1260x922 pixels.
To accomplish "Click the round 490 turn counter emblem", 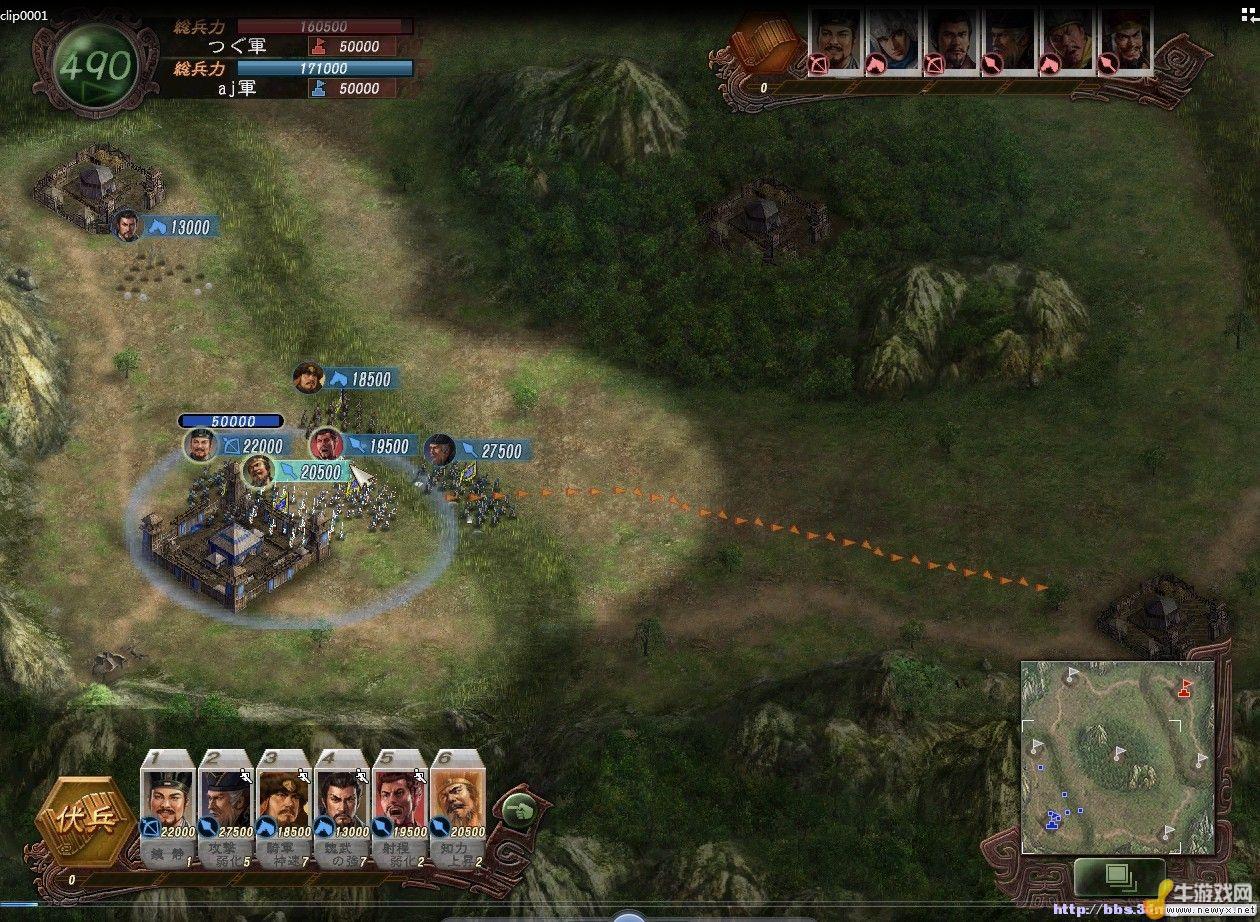I will click(95, 66).
